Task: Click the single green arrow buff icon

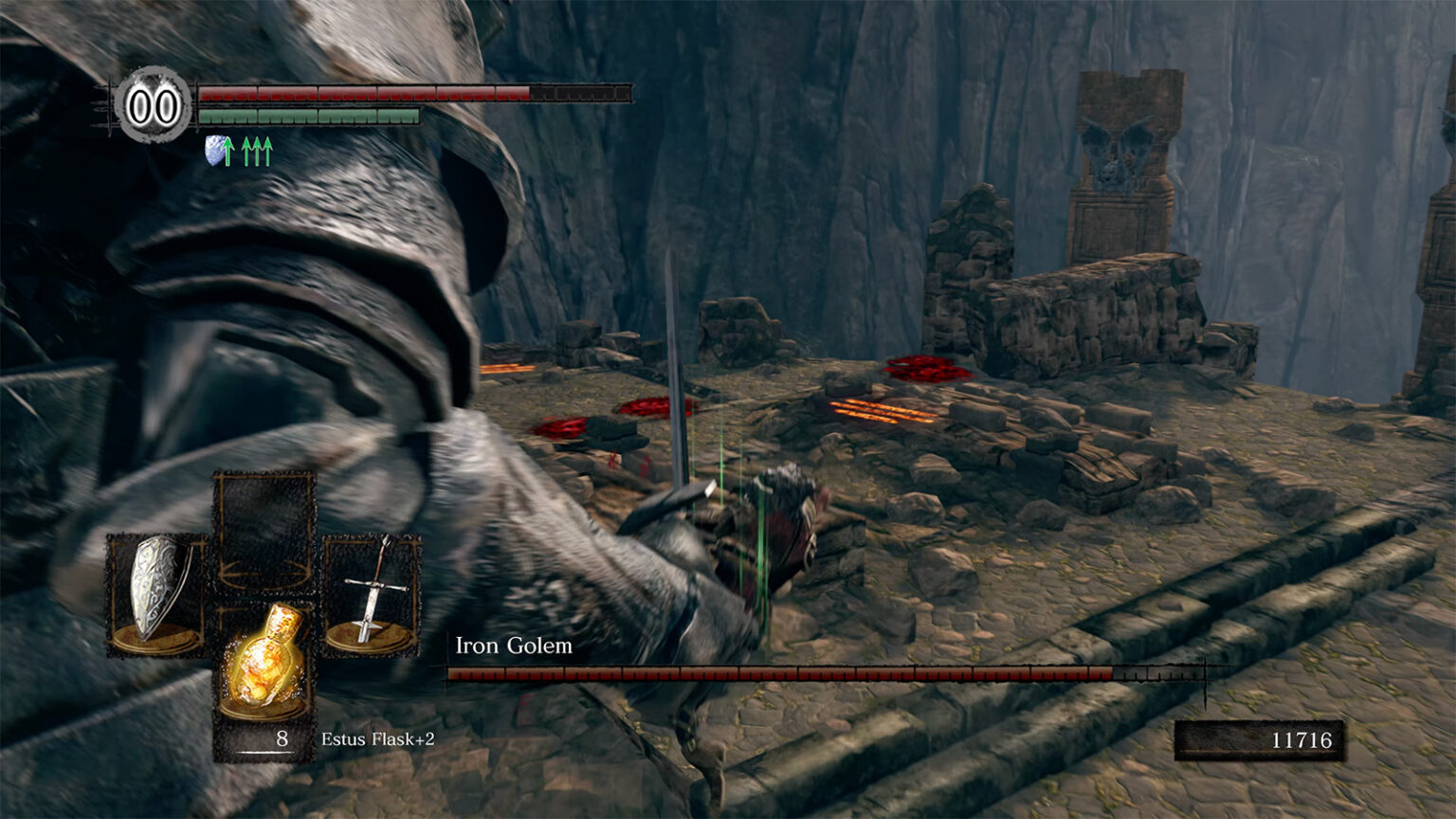Action: pos(230,150)
